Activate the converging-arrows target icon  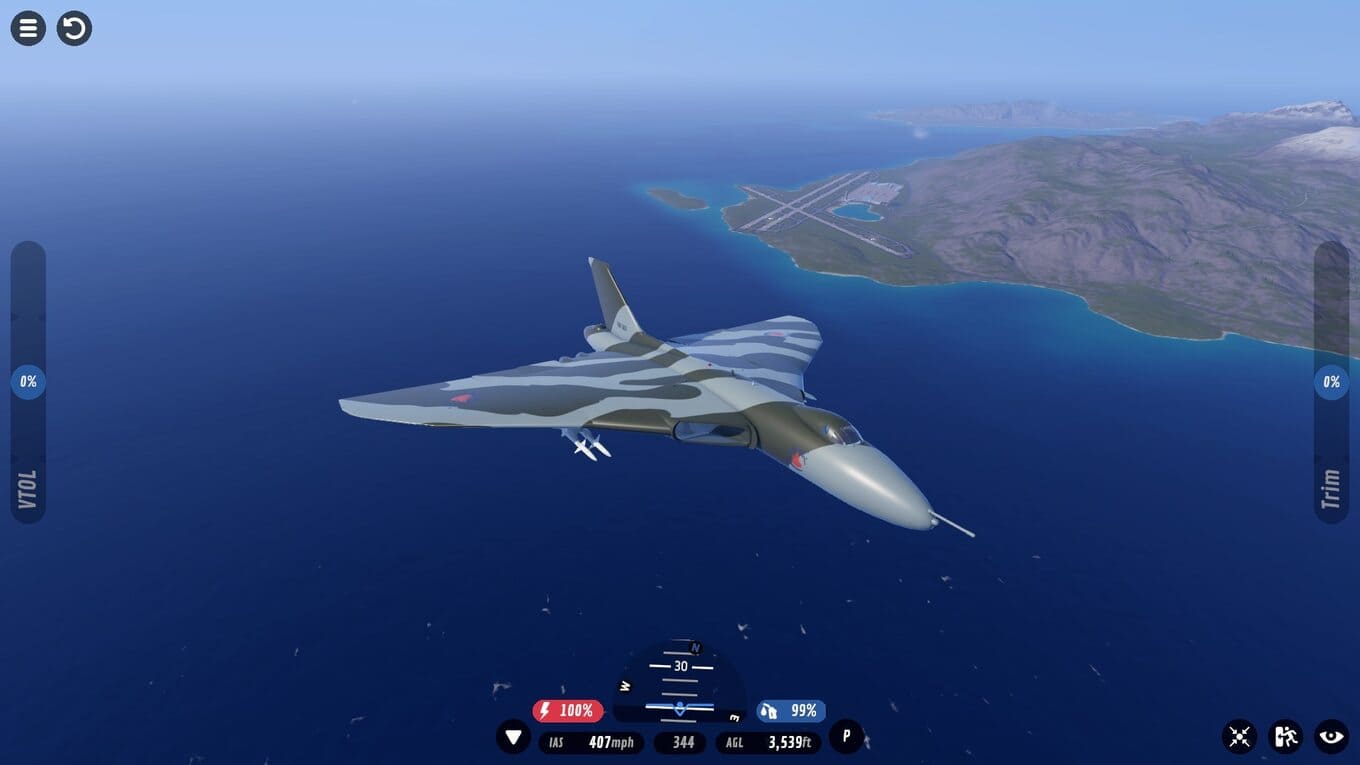pyautogui.click(x=1239, y=737)
